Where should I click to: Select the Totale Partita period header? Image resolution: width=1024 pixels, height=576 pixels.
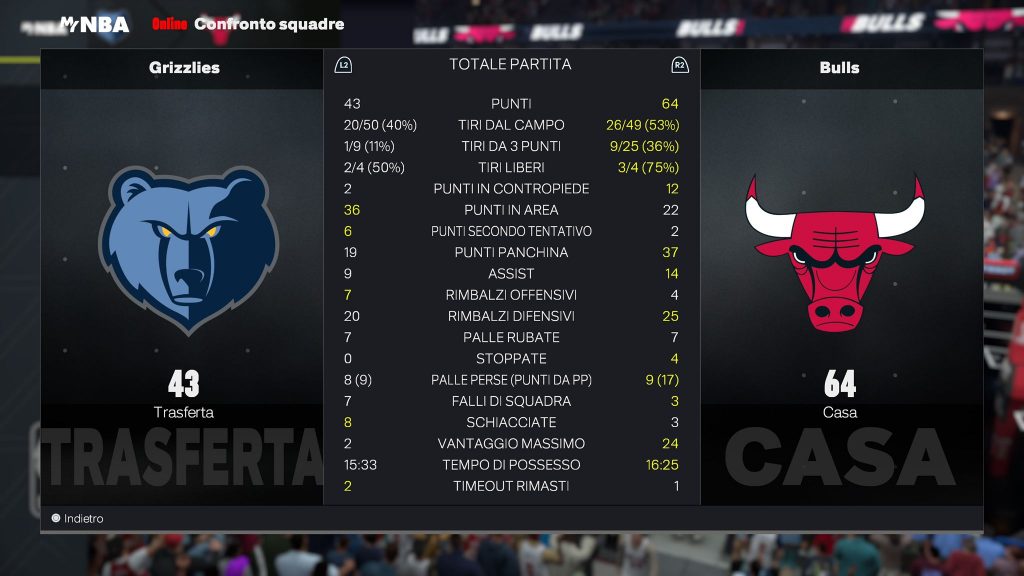510,64
